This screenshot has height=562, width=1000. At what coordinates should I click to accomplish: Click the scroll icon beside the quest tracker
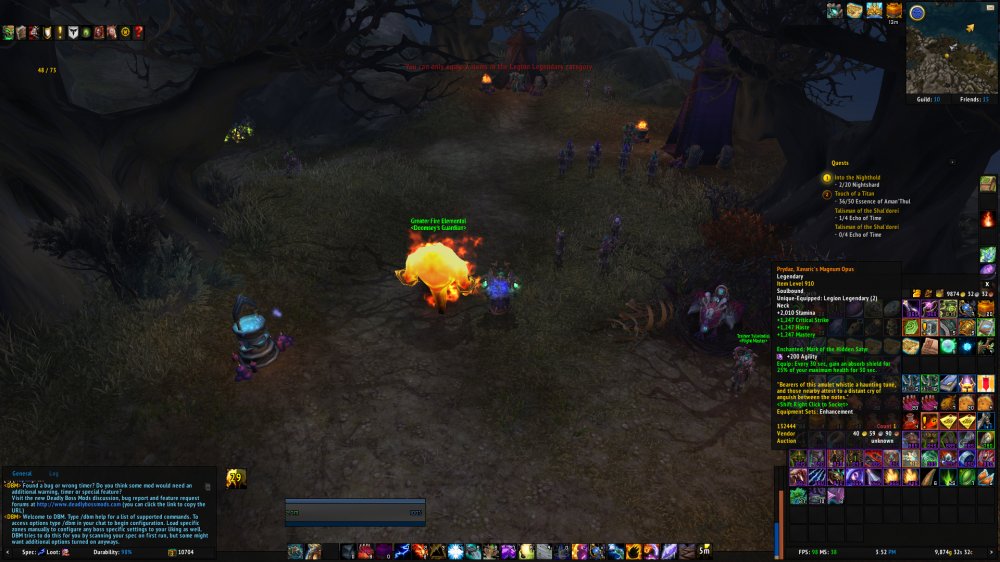pos(988,184)
